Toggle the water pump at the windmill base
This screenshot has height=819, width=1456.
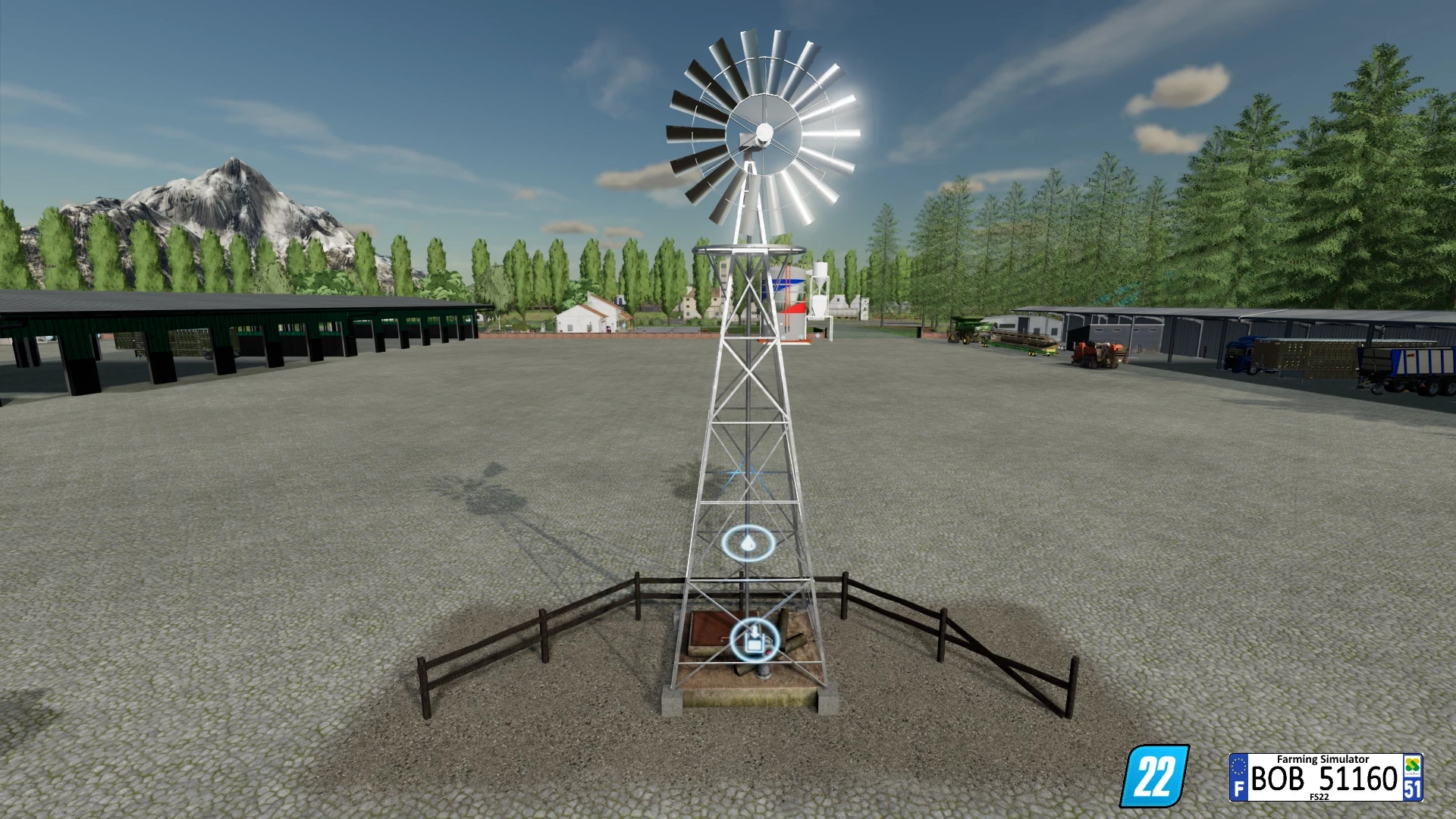click(x=764, y=673)
